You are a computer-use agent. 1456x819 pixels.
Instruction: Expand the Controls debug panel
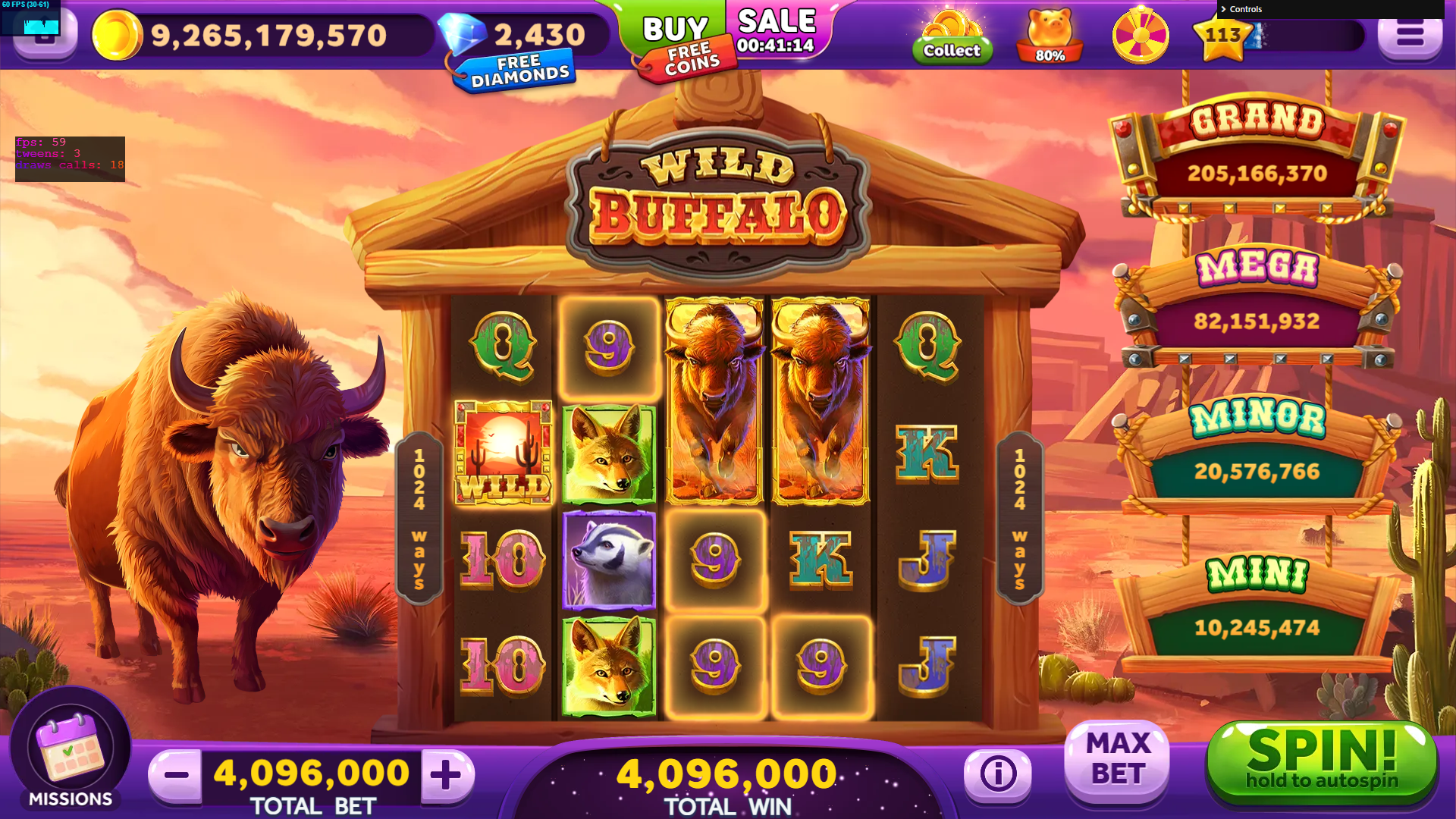click(x=1245, y=9)
